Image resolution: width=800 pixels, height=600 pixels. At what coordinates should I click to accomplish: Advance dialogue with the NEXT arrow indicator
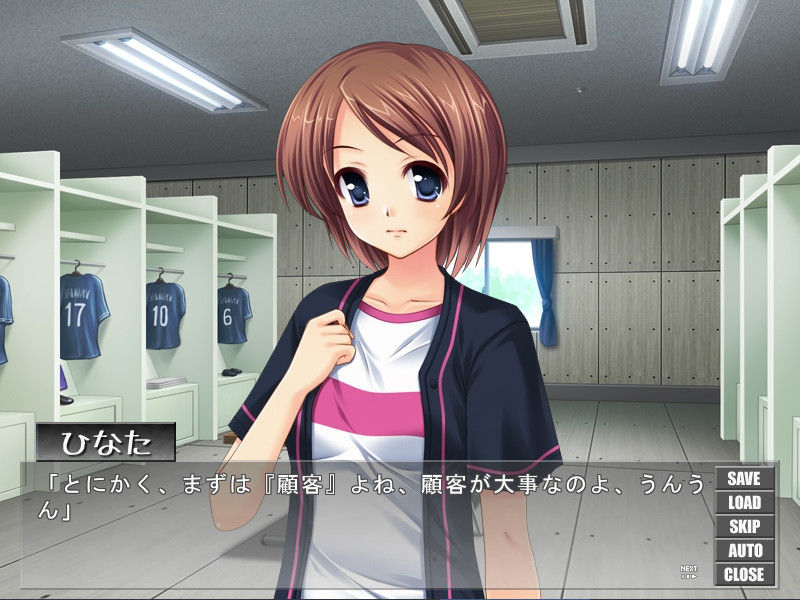pyautogui.click(x=689, y=573)
